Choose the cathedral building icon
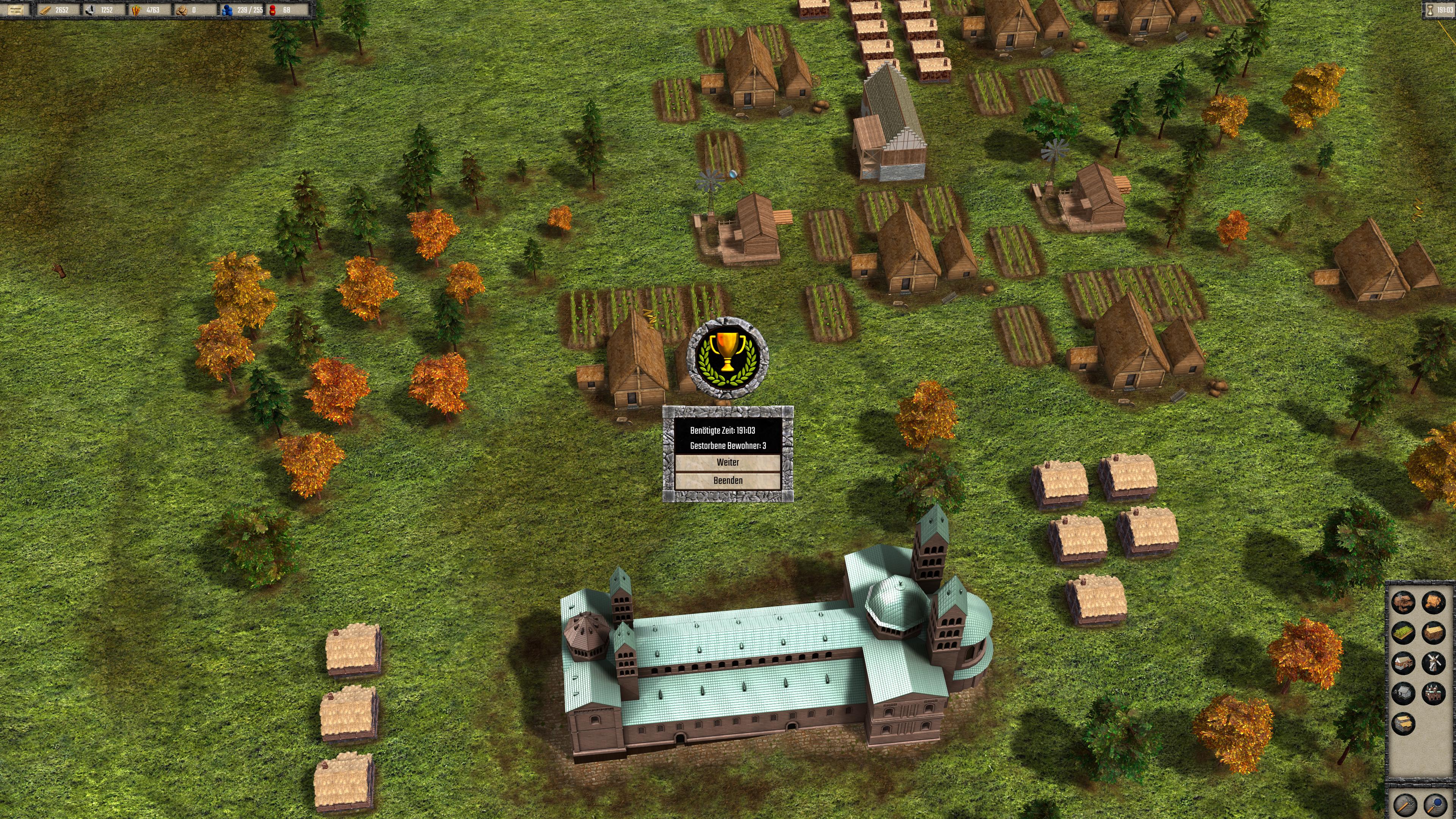Viewport: 1456px width, 819px height. click(1433, 693)
